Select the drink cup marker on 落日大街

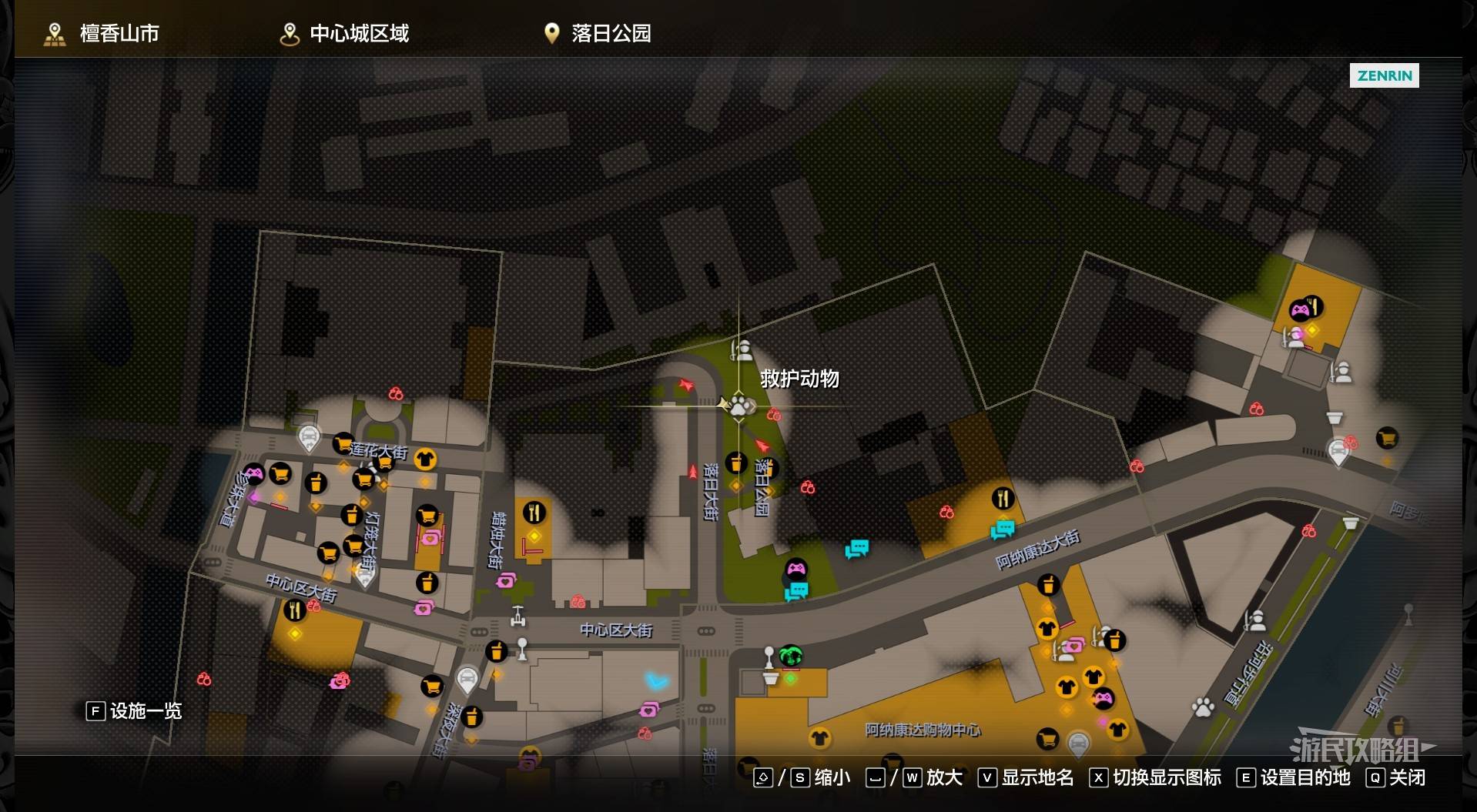[x=736, y=463]
